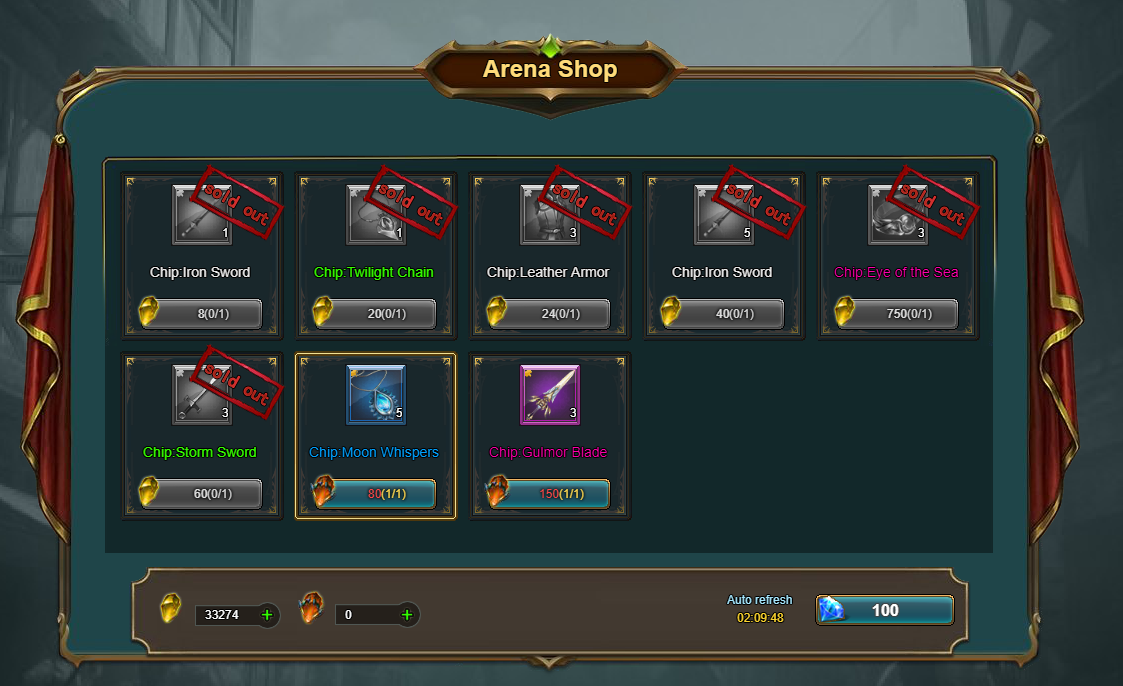Select the sold-out Eye of the Sea icon
This screenshot has height=686, width=1123.
[x=898, y=214]
